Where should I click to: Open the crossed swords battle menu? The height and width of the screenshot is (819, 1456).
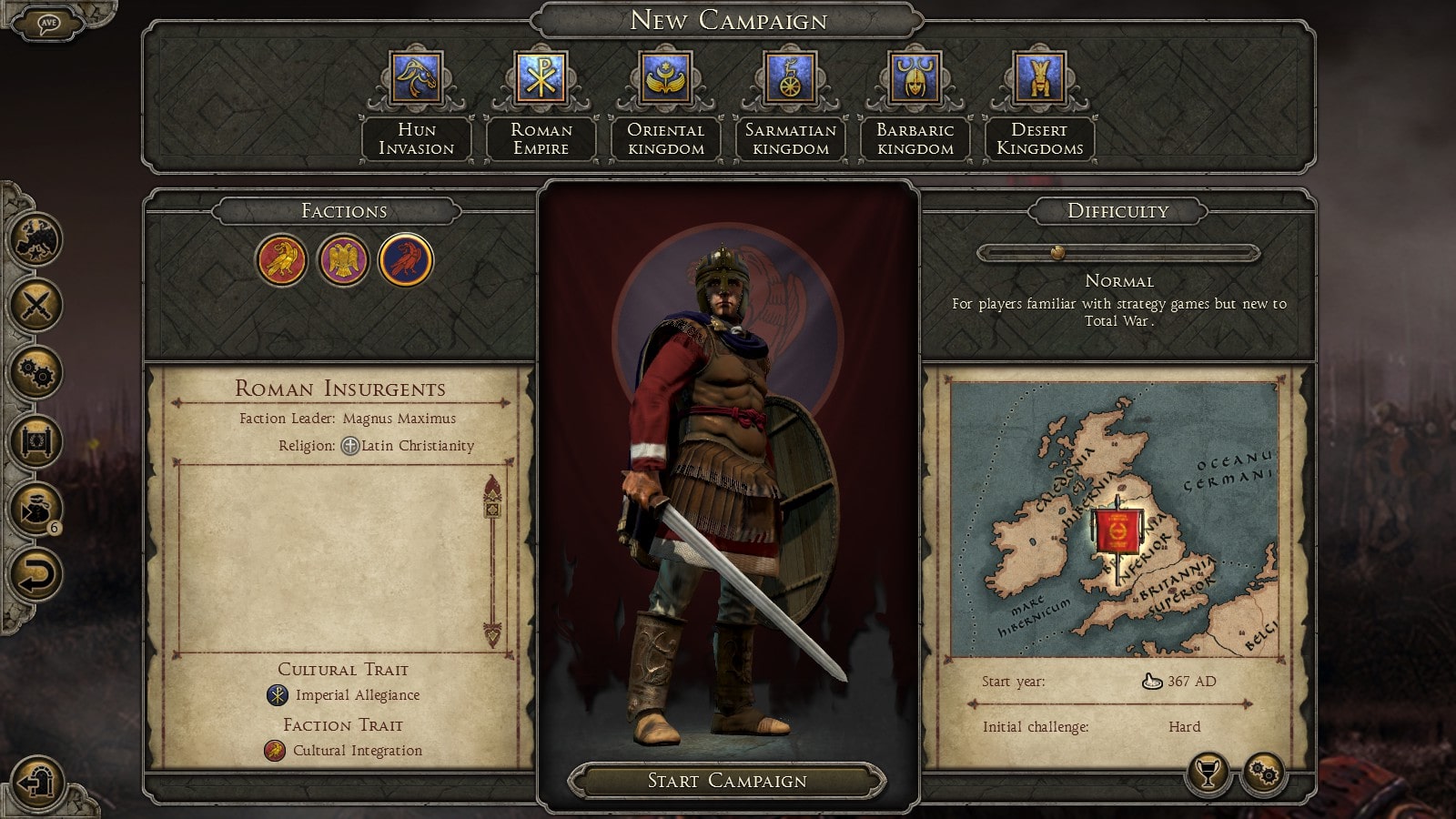click(36, 305)
